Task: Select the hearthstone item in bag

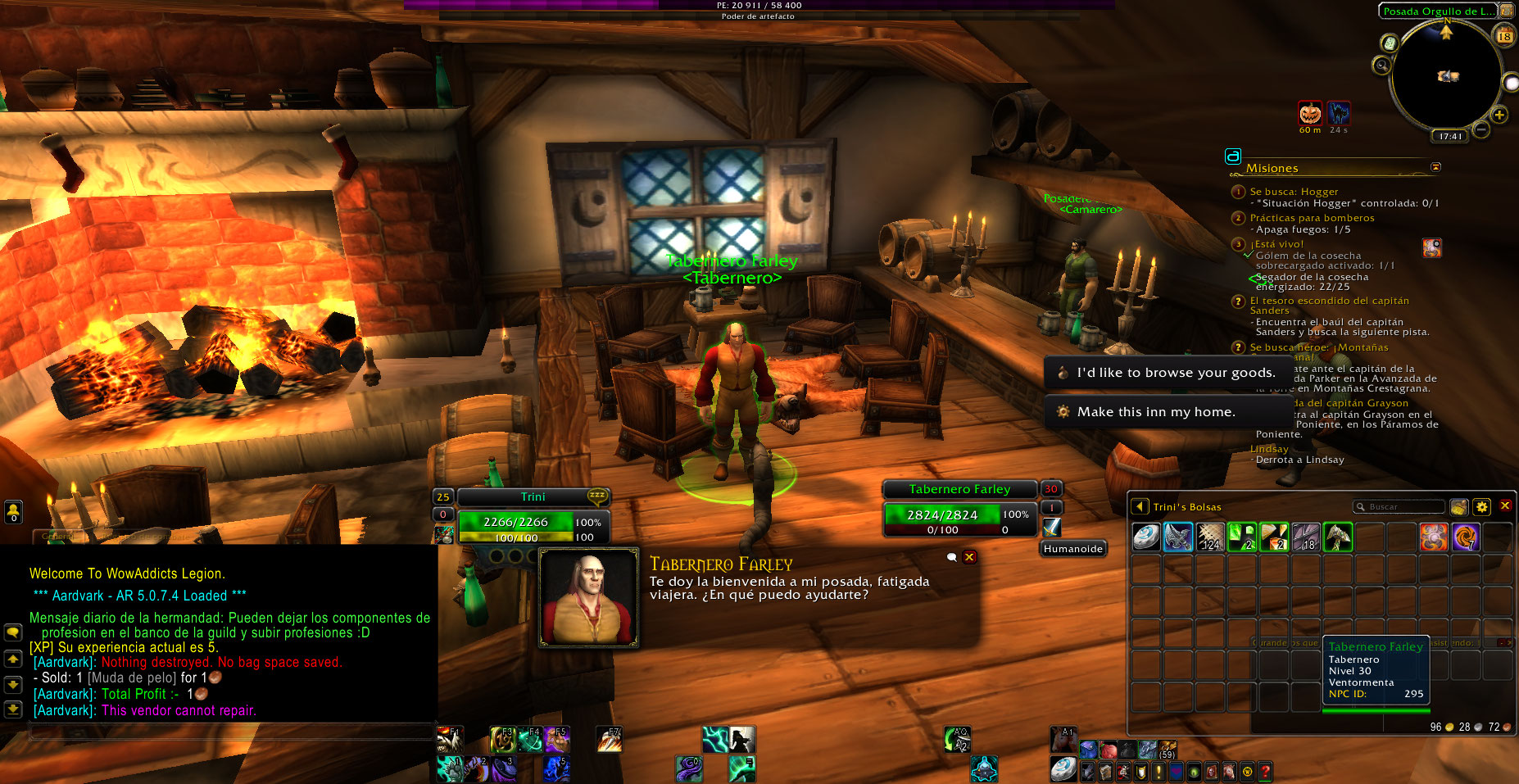Action: point(1146,537)
